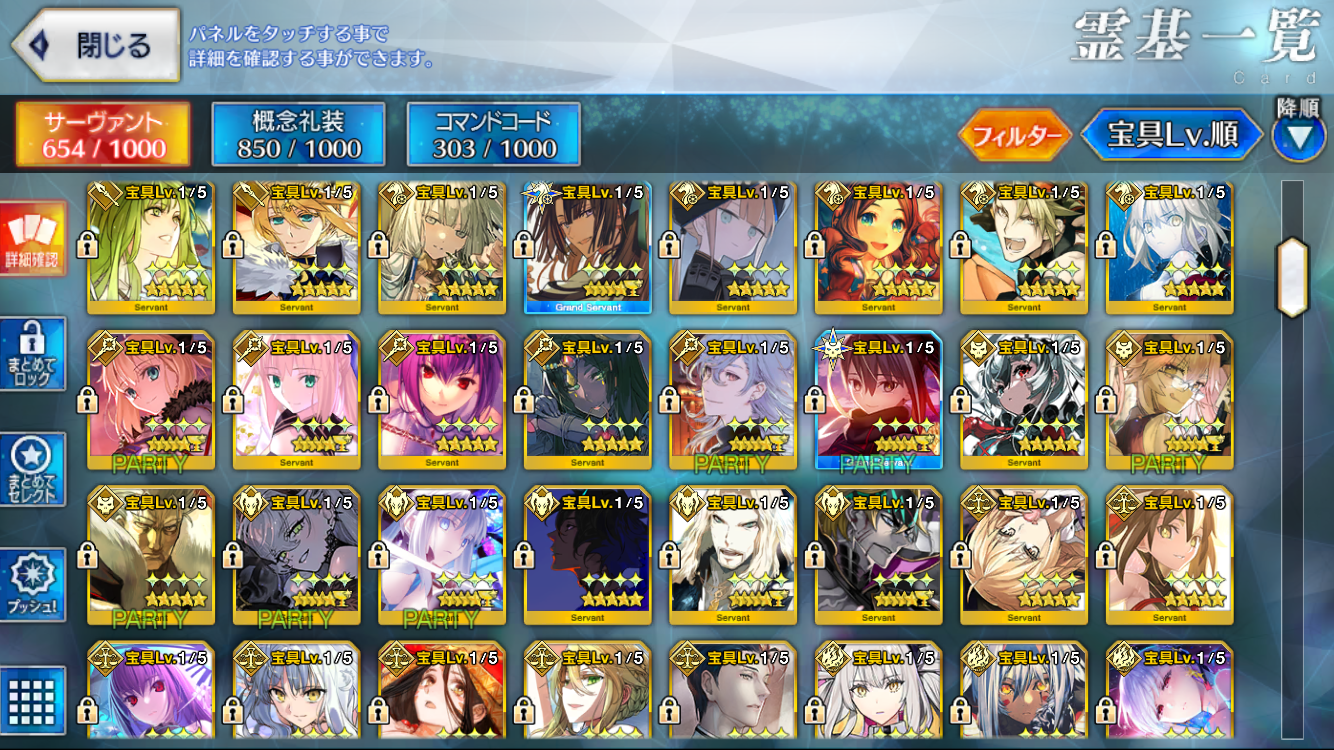Select the green-haired servant card
The width and height of the screenshot is (1334, 750).
pos(150,247)
